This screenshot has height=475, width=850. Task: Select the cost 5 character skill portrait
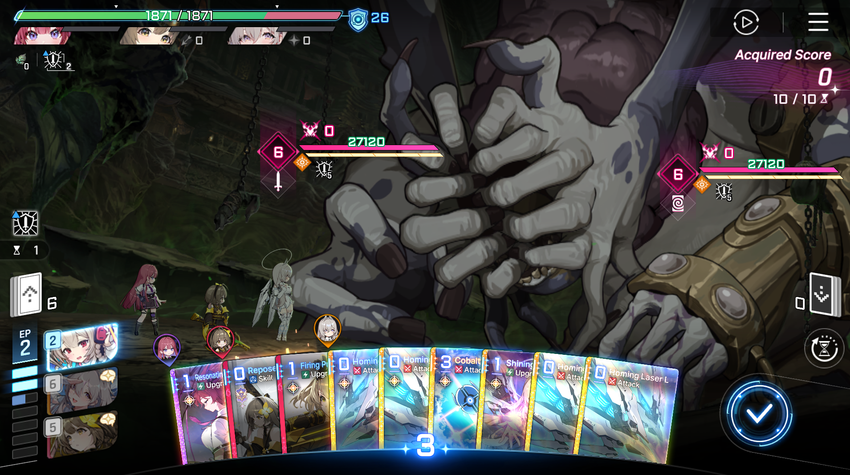click(x=79, y=433)
